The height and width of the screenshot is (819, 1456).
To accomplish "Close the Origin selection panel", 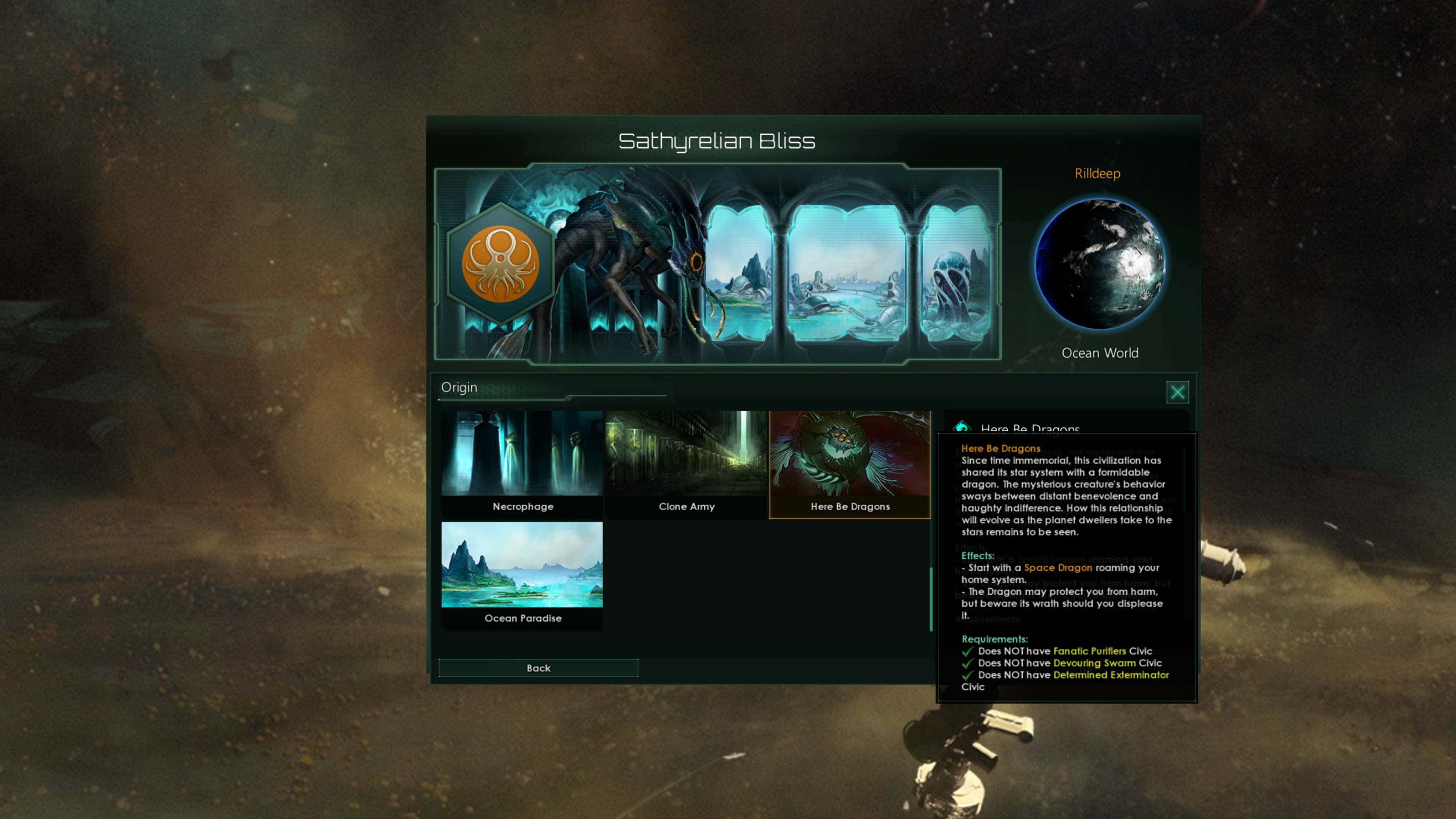I will (x=1178, y=392).
